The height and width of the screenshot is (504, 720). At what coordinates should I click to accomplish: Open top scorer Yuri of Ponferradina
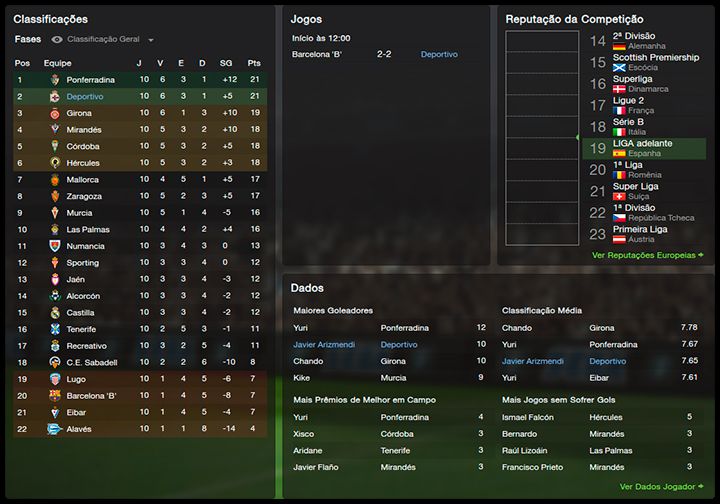point(301,327)
